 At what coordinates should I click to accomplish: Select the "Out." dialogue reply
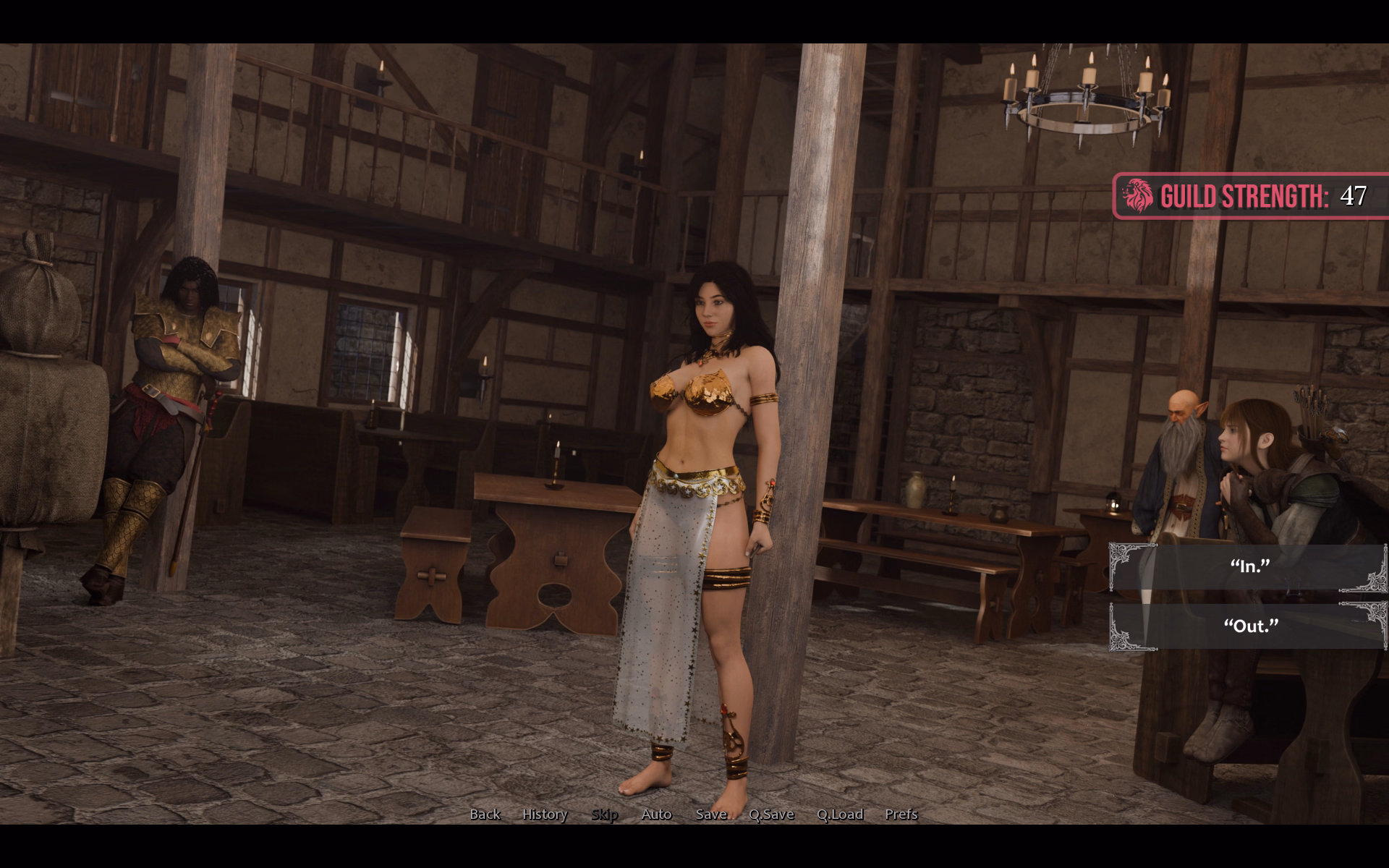(x=1249, y=626)
